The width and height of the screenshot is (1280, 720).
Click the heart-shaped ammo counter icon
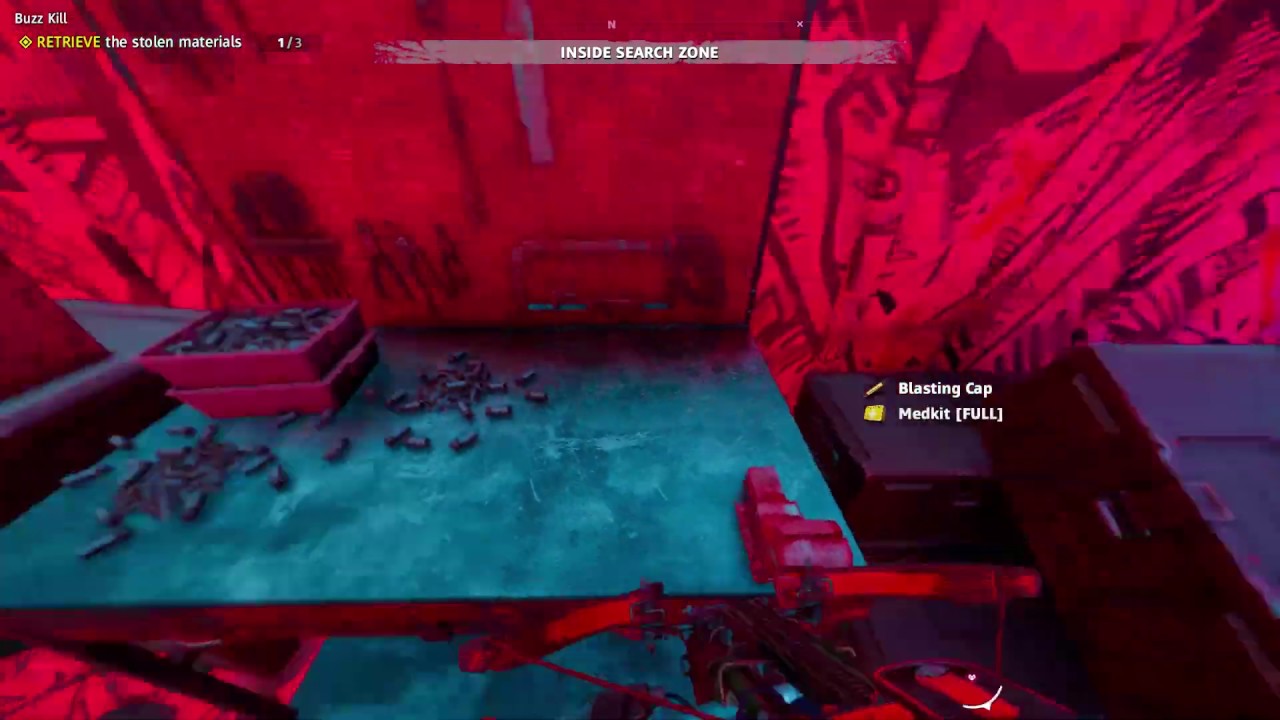pyautogui.click(x=971, y=678)
